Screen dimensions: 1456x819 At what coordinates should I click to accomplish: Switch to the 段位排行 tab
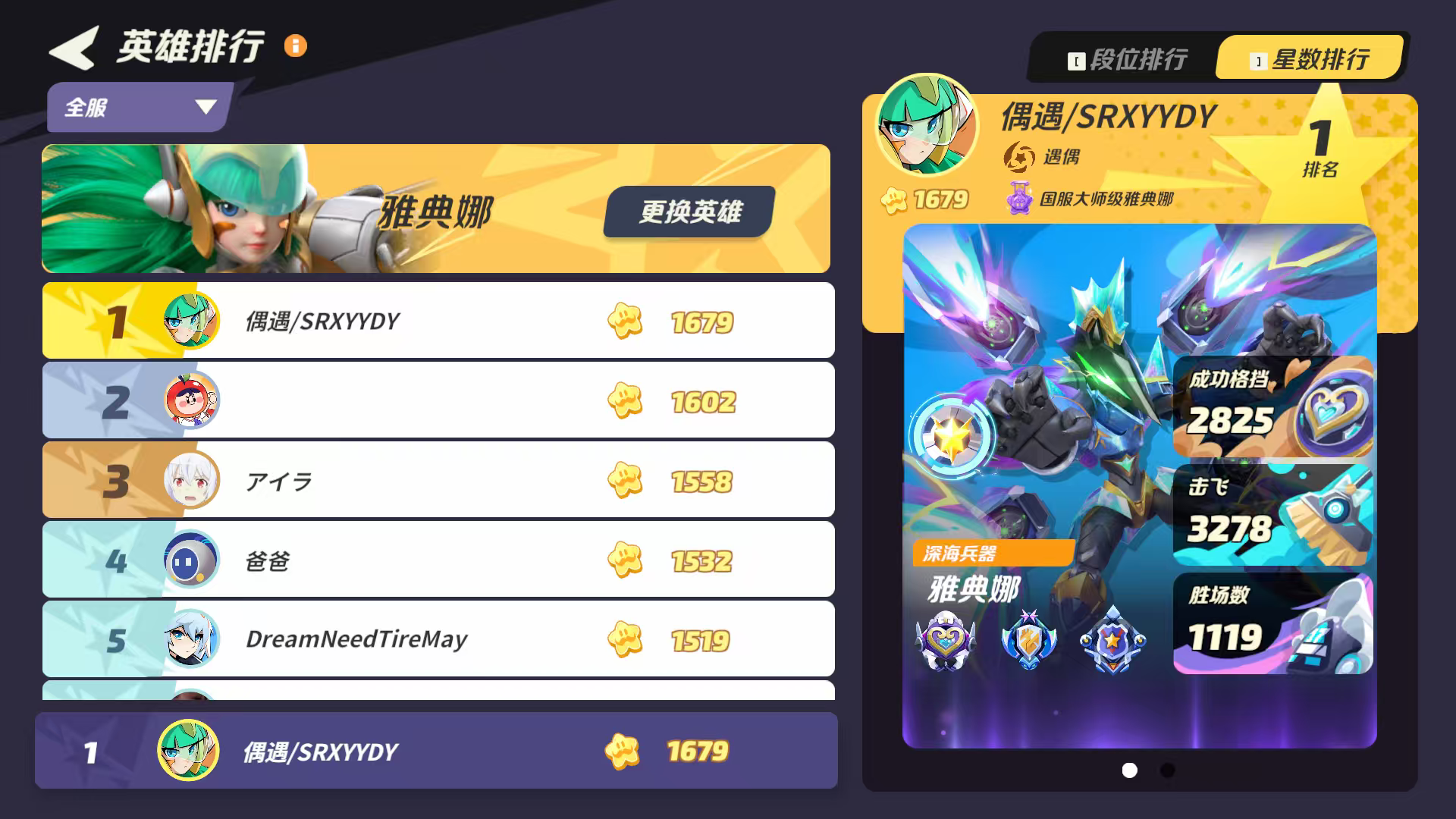1130,57
